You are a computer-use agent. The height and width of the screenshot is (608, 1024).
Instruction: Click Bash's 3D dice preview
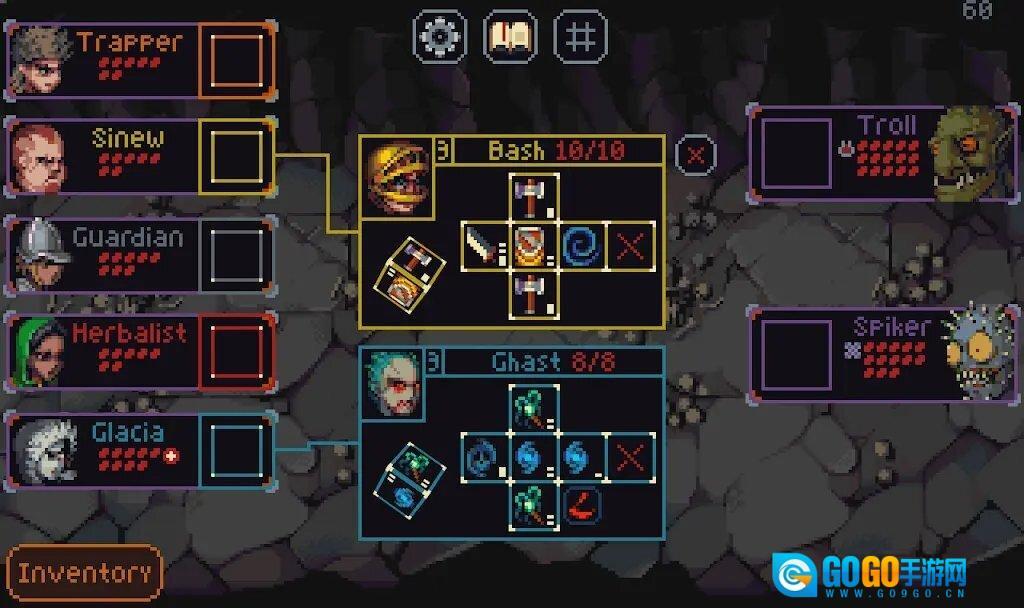click(408, 270)
